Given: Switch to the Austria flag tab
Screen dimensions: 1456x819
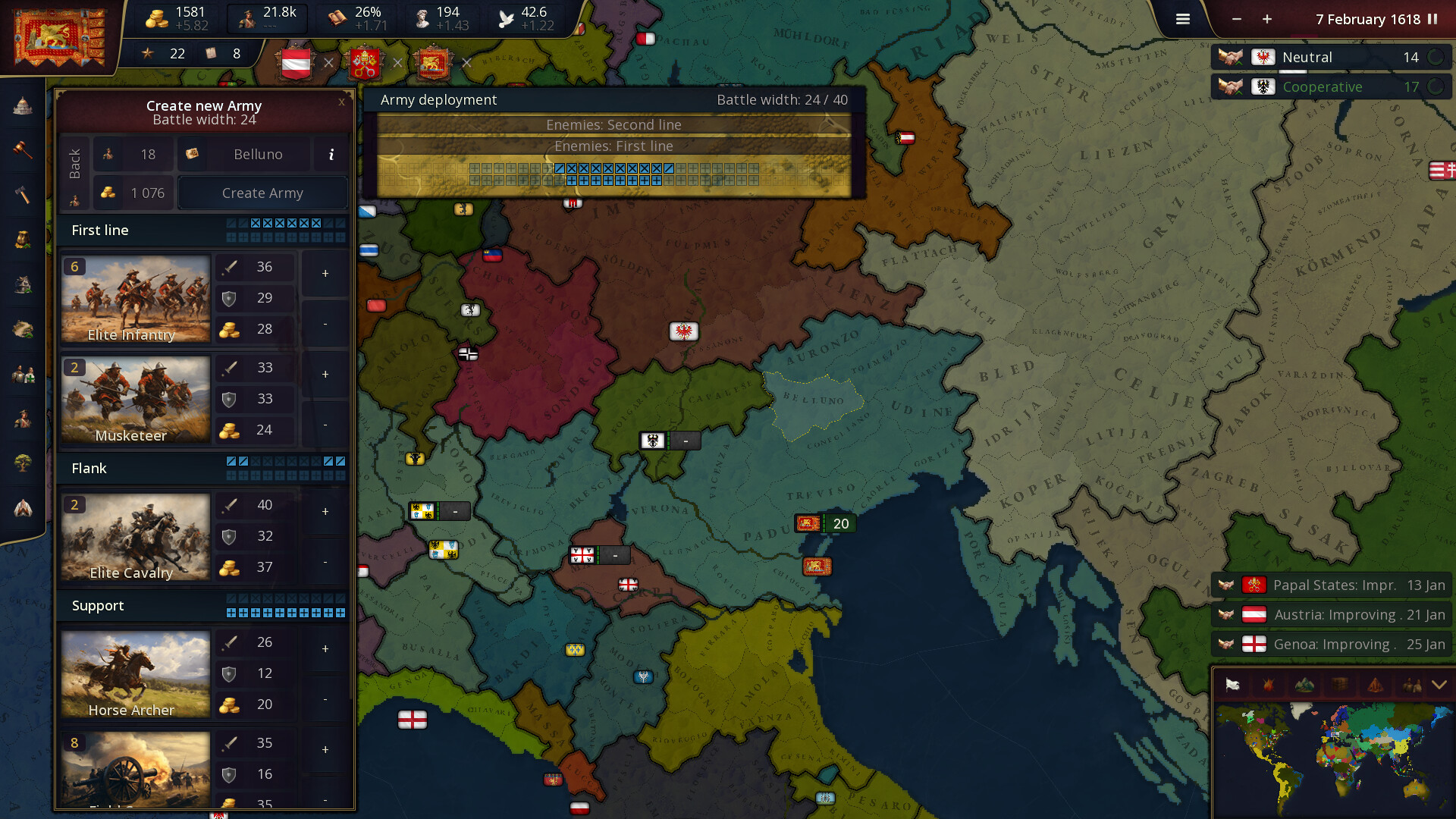Looking at the screenshot, I should 295,64.
